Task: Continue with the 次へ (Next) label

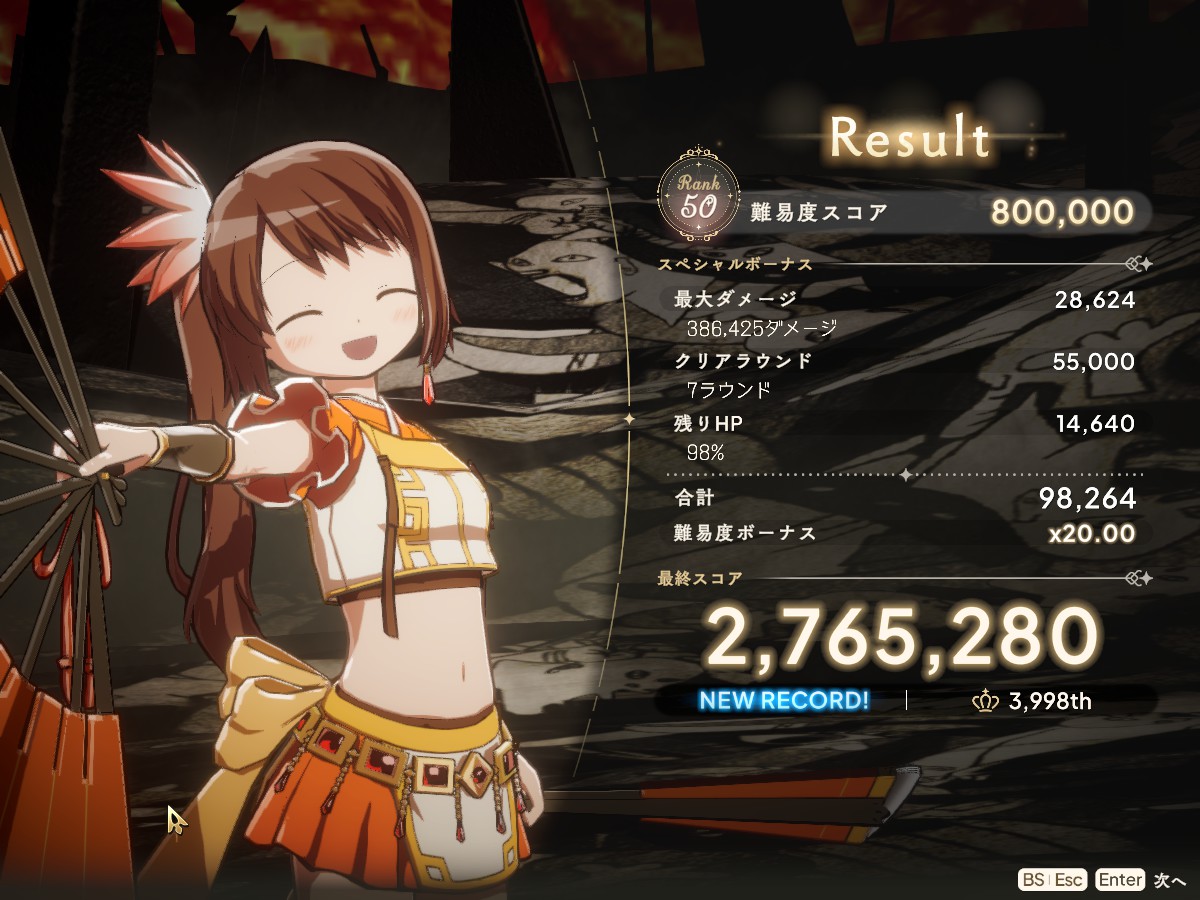Action: [1169, 880]
